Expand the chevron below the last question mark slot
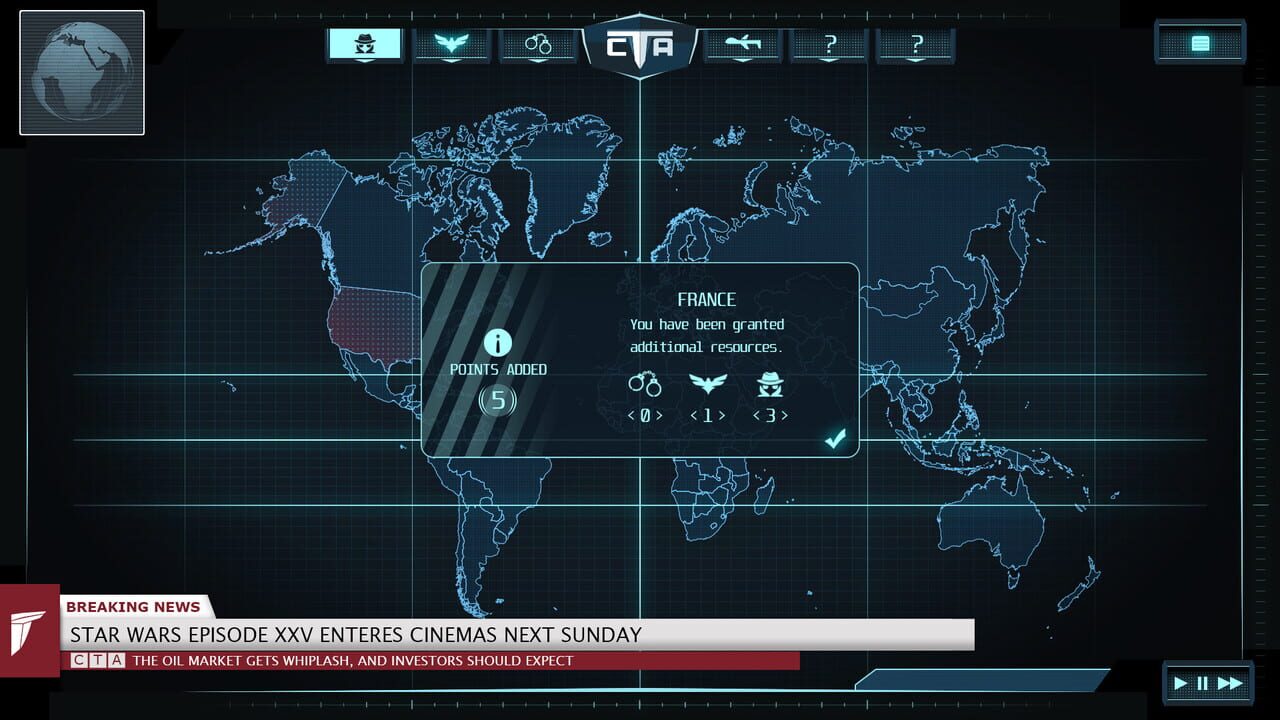 (914, 62)
